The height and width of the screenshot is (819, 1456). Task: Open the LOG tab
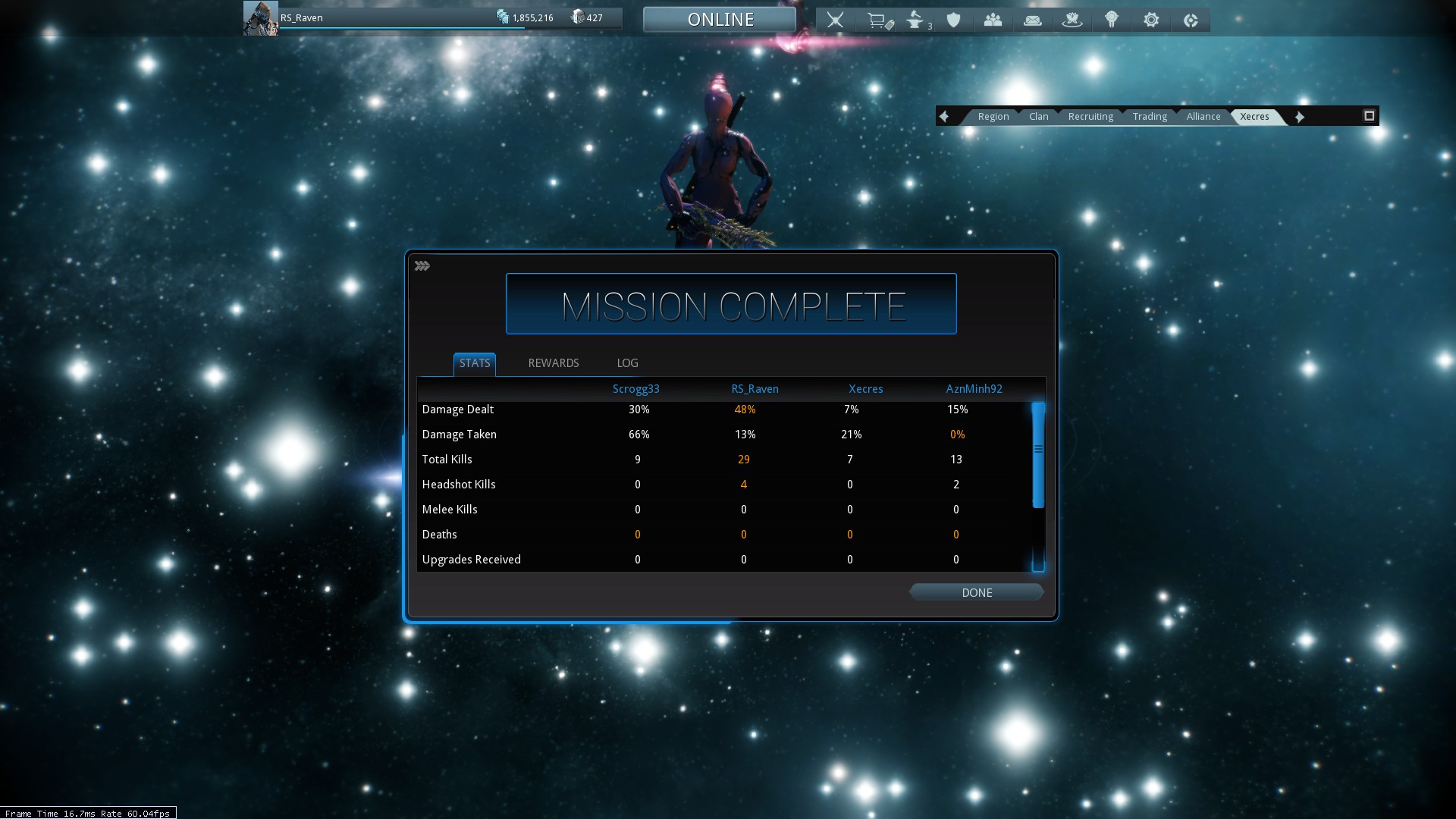627,363
